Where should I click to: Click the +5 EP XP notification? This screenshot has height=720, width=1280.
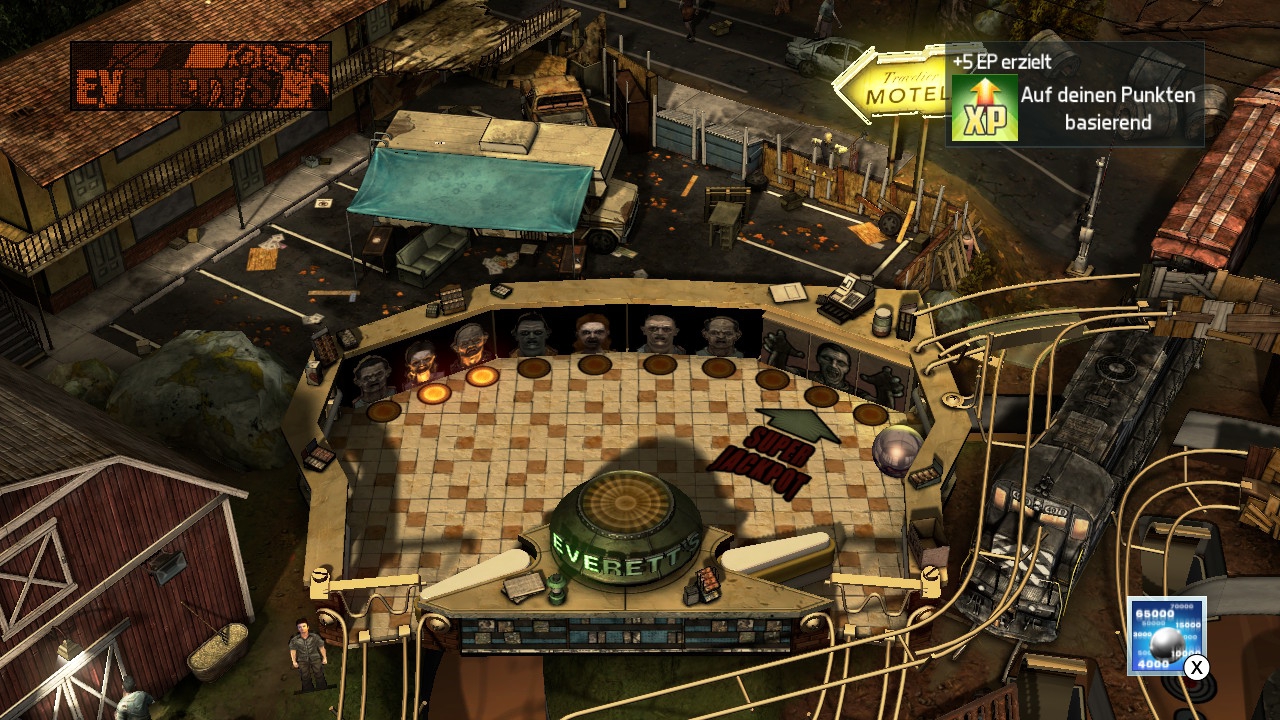pos(1074,95)
